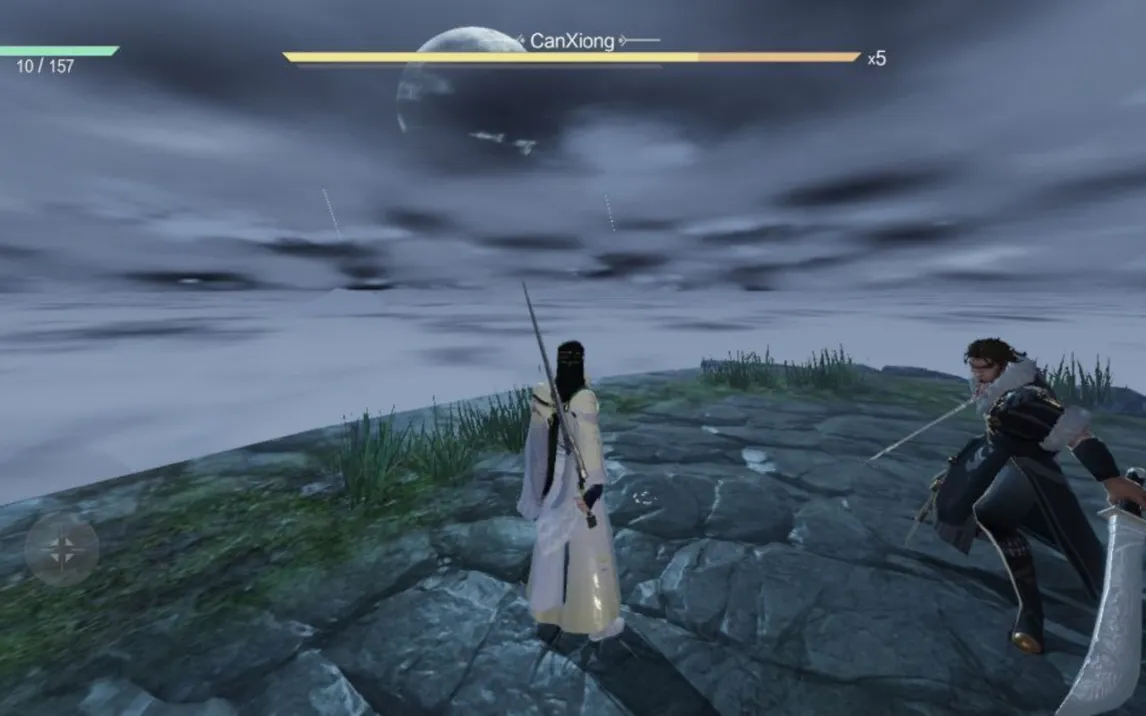
Task: Tap the circular lock-on target button
Action: click(62, 549)
